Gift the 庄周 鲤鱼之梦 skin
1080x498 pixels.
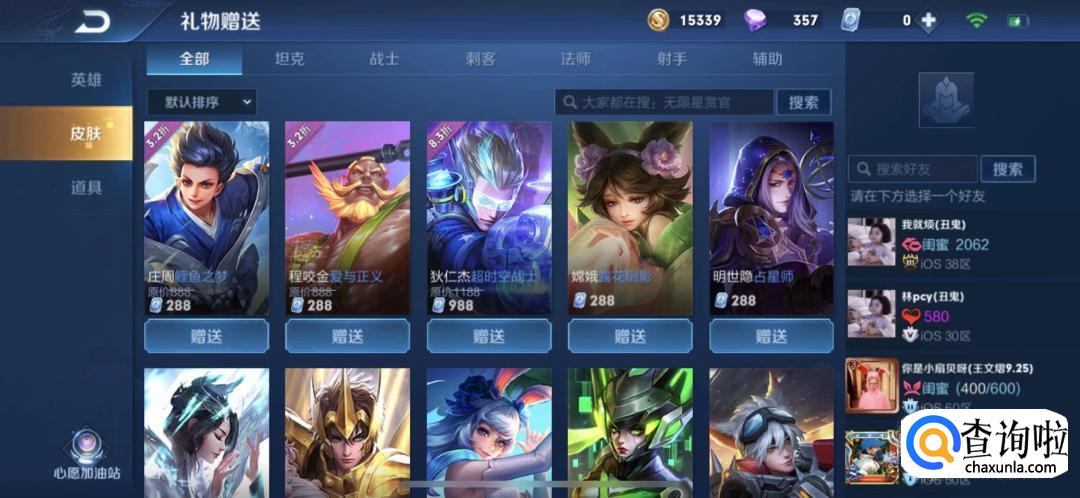click(x=206, y=336)
